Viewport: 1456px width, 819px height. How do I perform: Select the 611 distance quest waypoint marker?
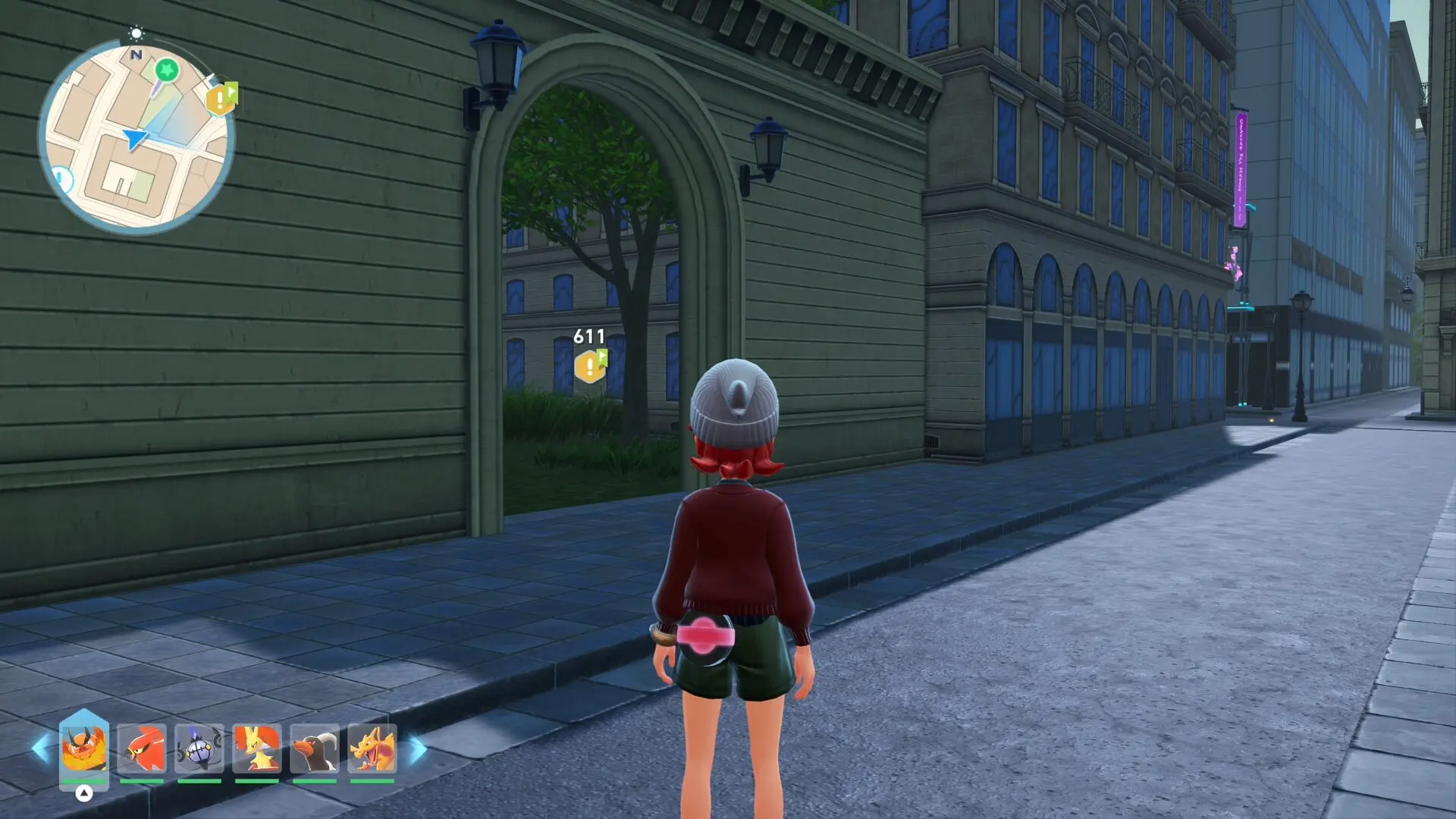(x=590, y=367)
